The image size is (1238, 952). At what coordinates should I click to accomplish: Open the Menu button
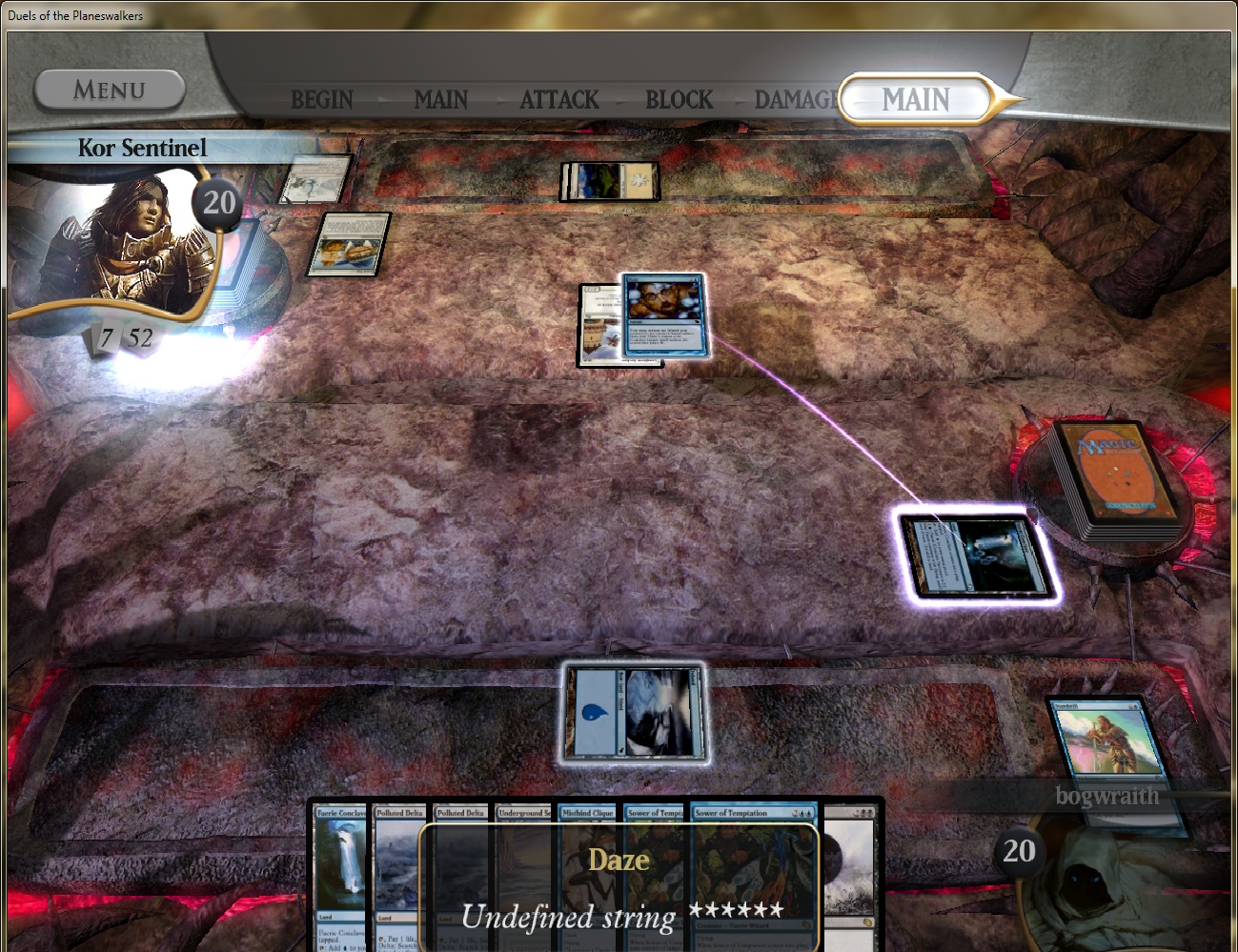(110, 91)
